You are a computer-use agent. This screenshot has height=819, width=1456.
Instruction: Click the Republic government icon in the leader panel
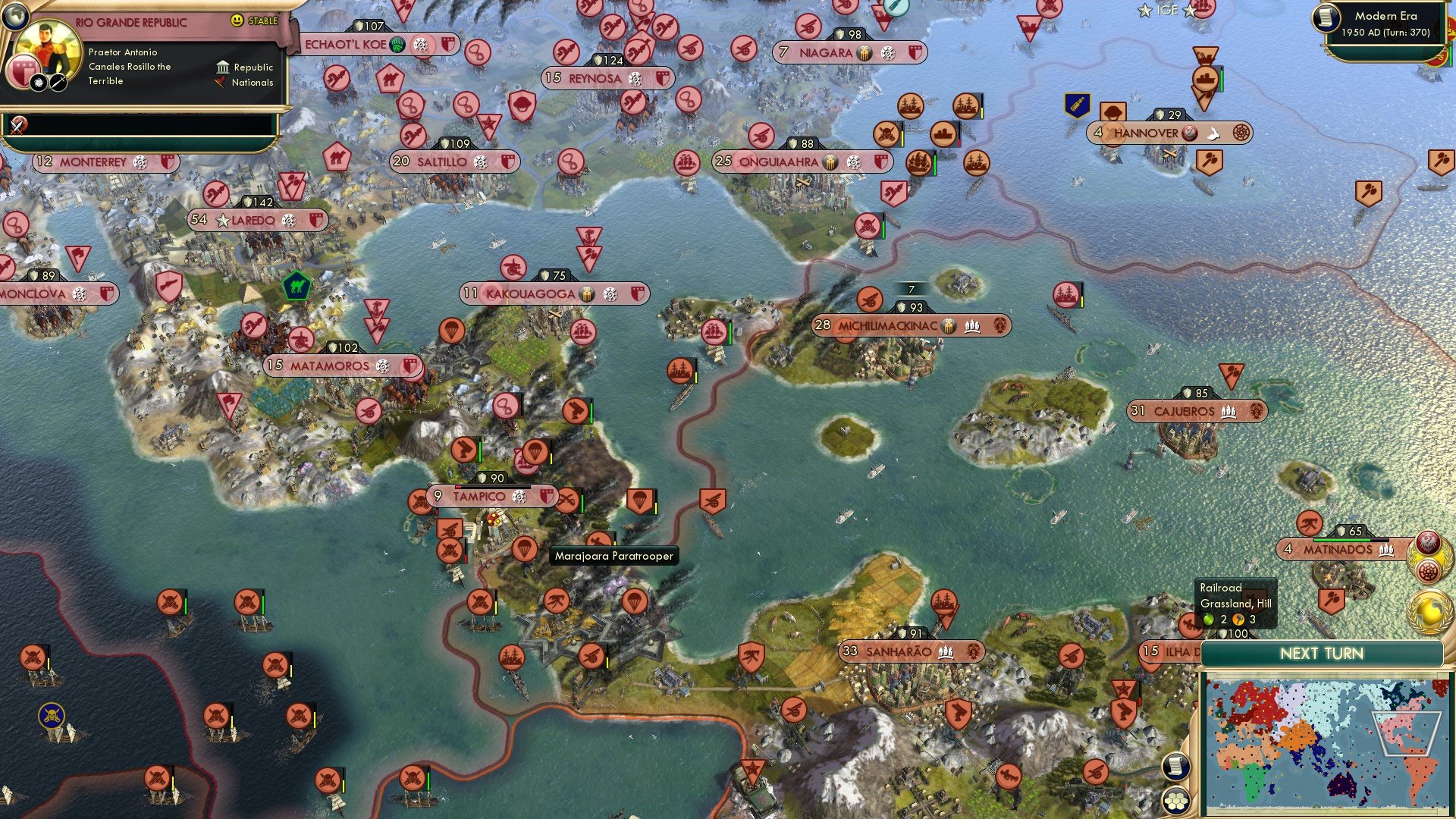coord(224,67)
